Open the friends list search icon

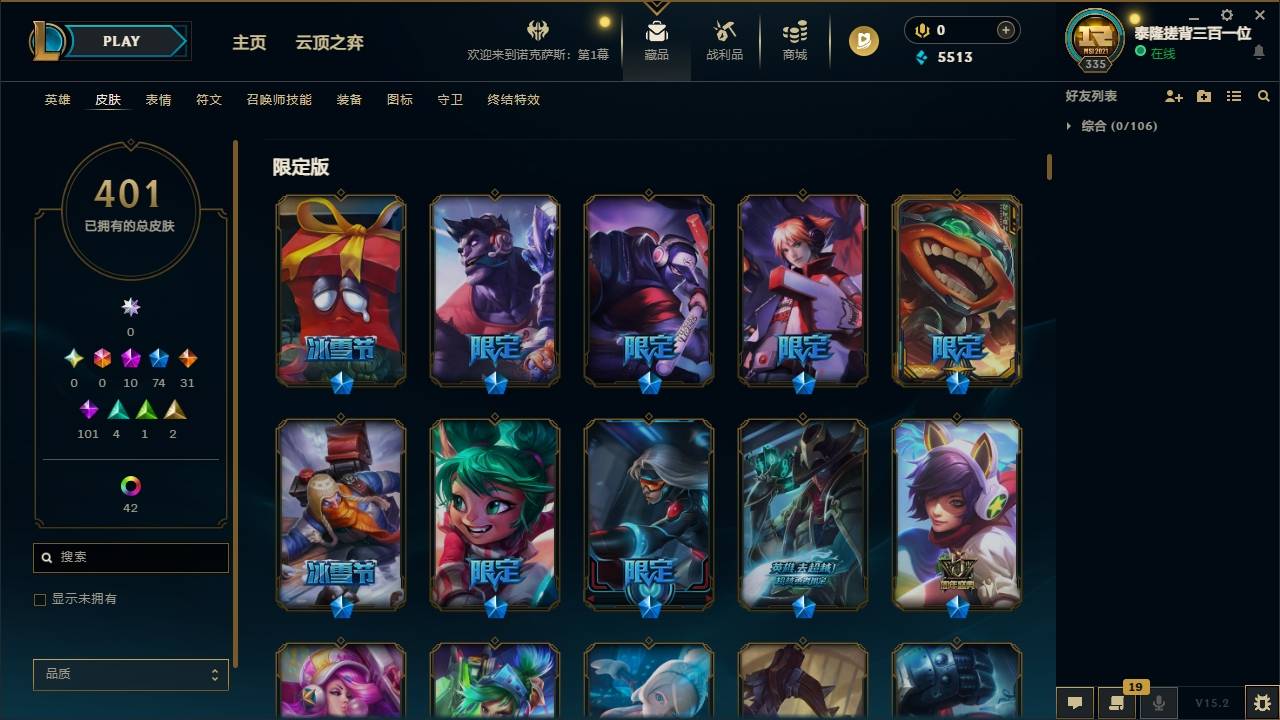(x=1264, y=95)
